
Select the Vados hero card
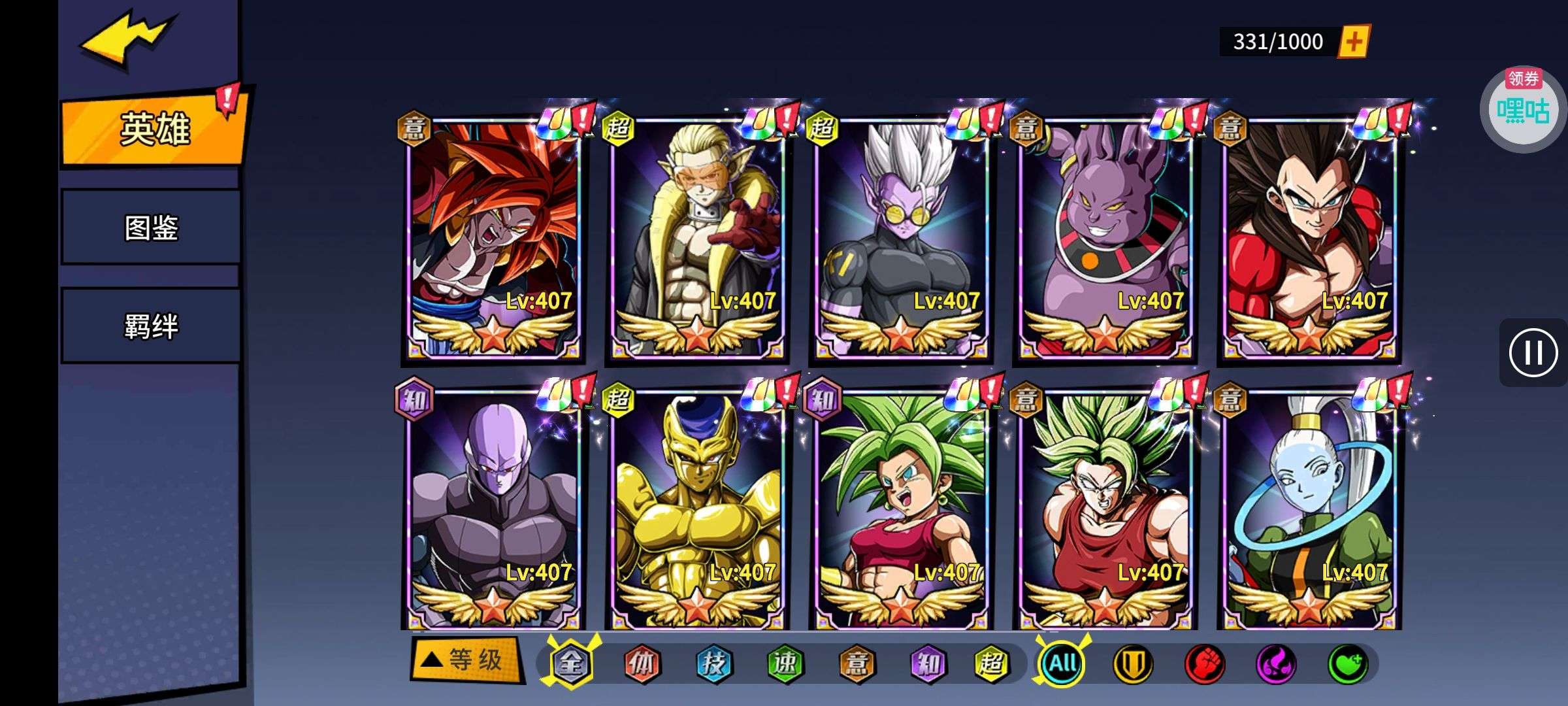1309,510
